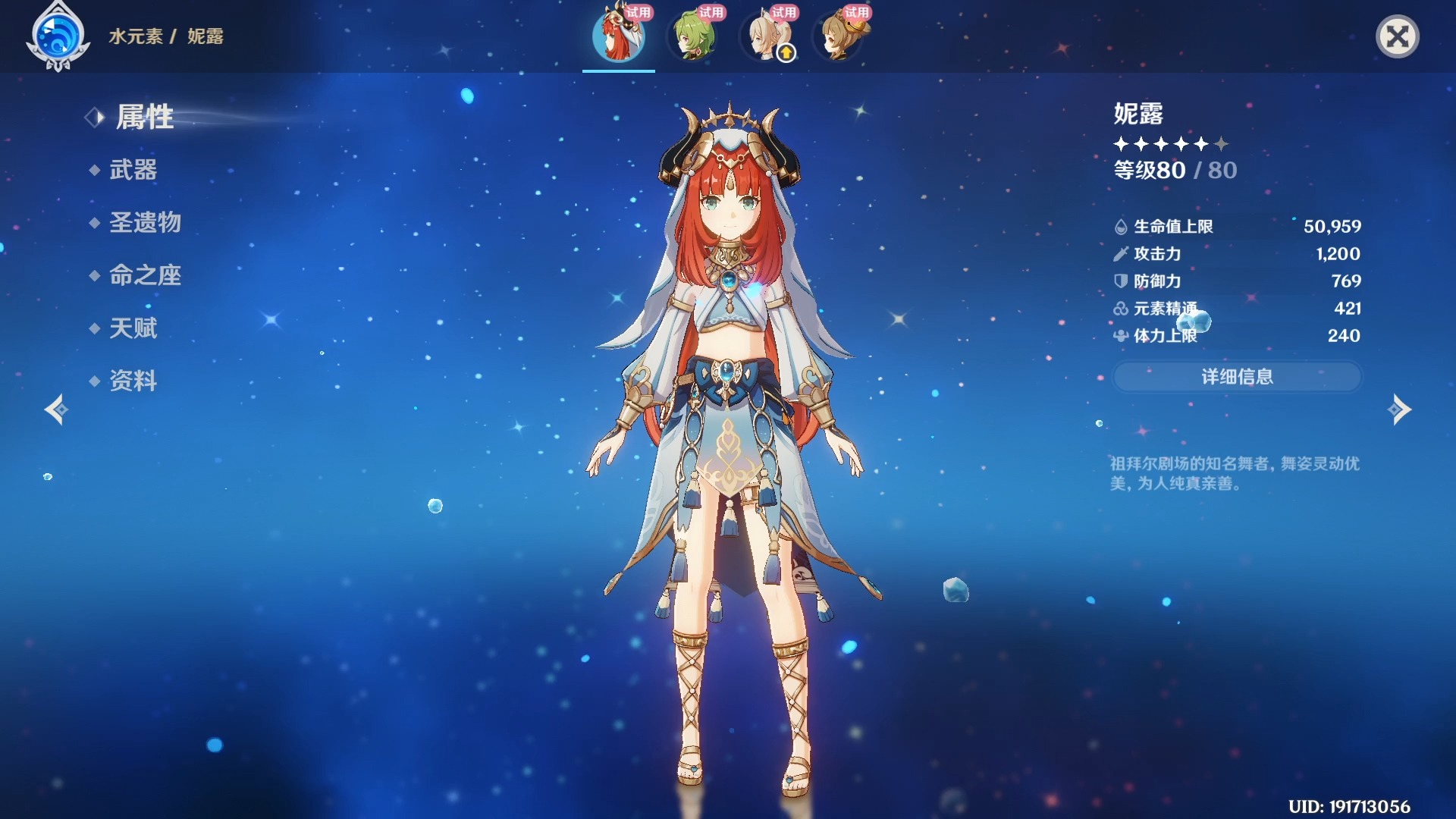Open the 属性 attributes section
Image resolution: width=1456 pixels, height=819 pixels.
coord(144,118)
